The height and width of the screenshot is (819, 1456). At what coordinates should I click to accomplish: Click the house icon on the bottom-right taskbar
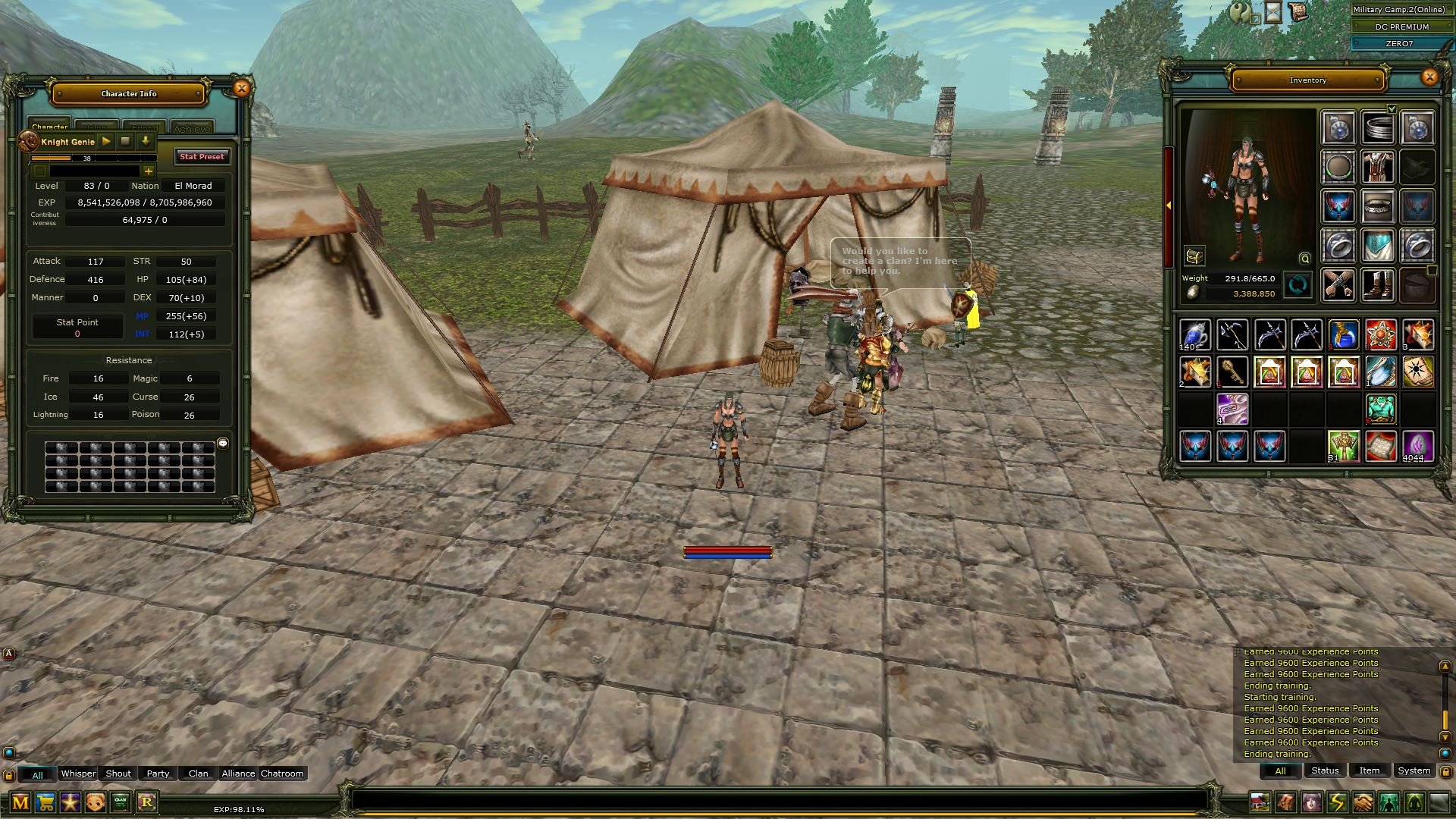(x=1260, y=801)
